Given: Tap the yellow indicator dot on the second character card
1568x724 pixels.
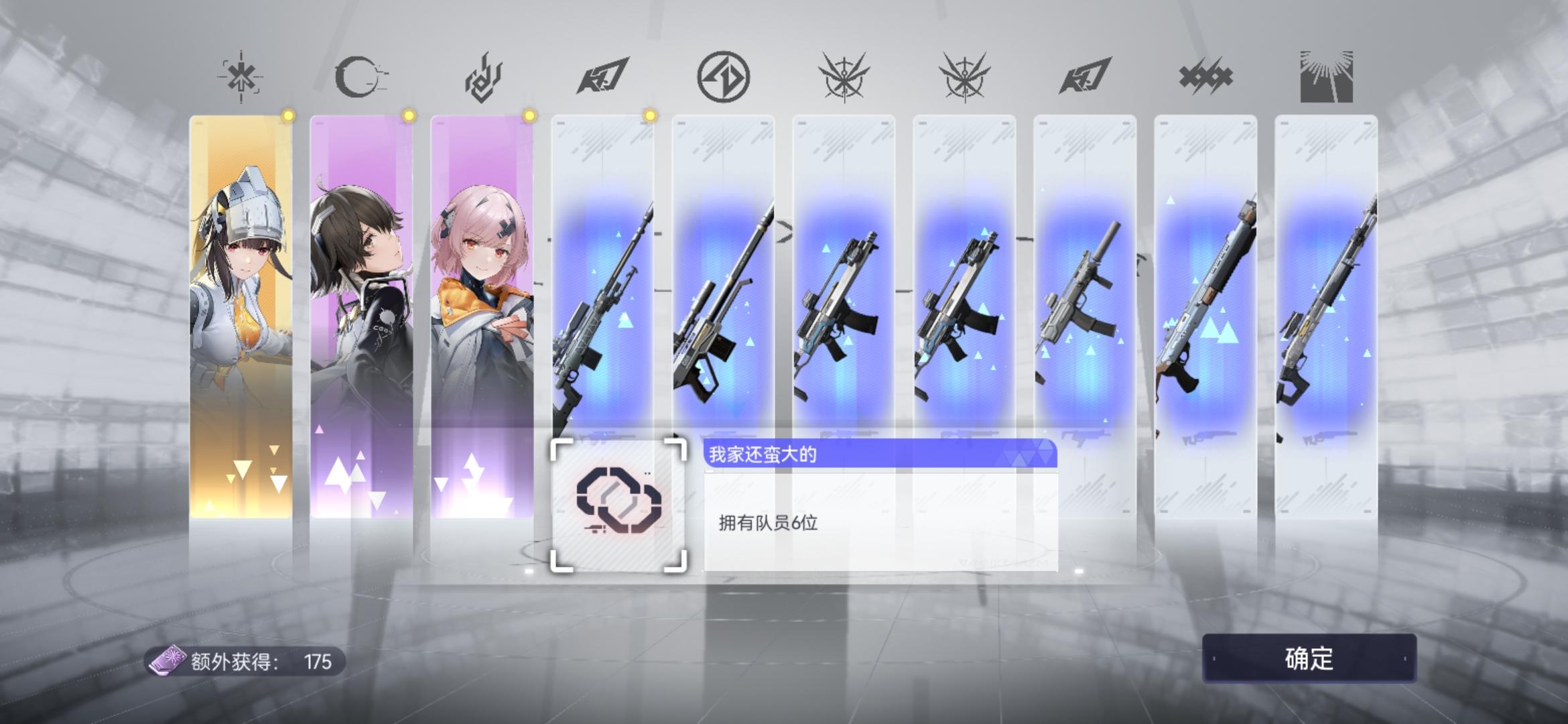Looking at the screenshot, I should pos(408,116).
